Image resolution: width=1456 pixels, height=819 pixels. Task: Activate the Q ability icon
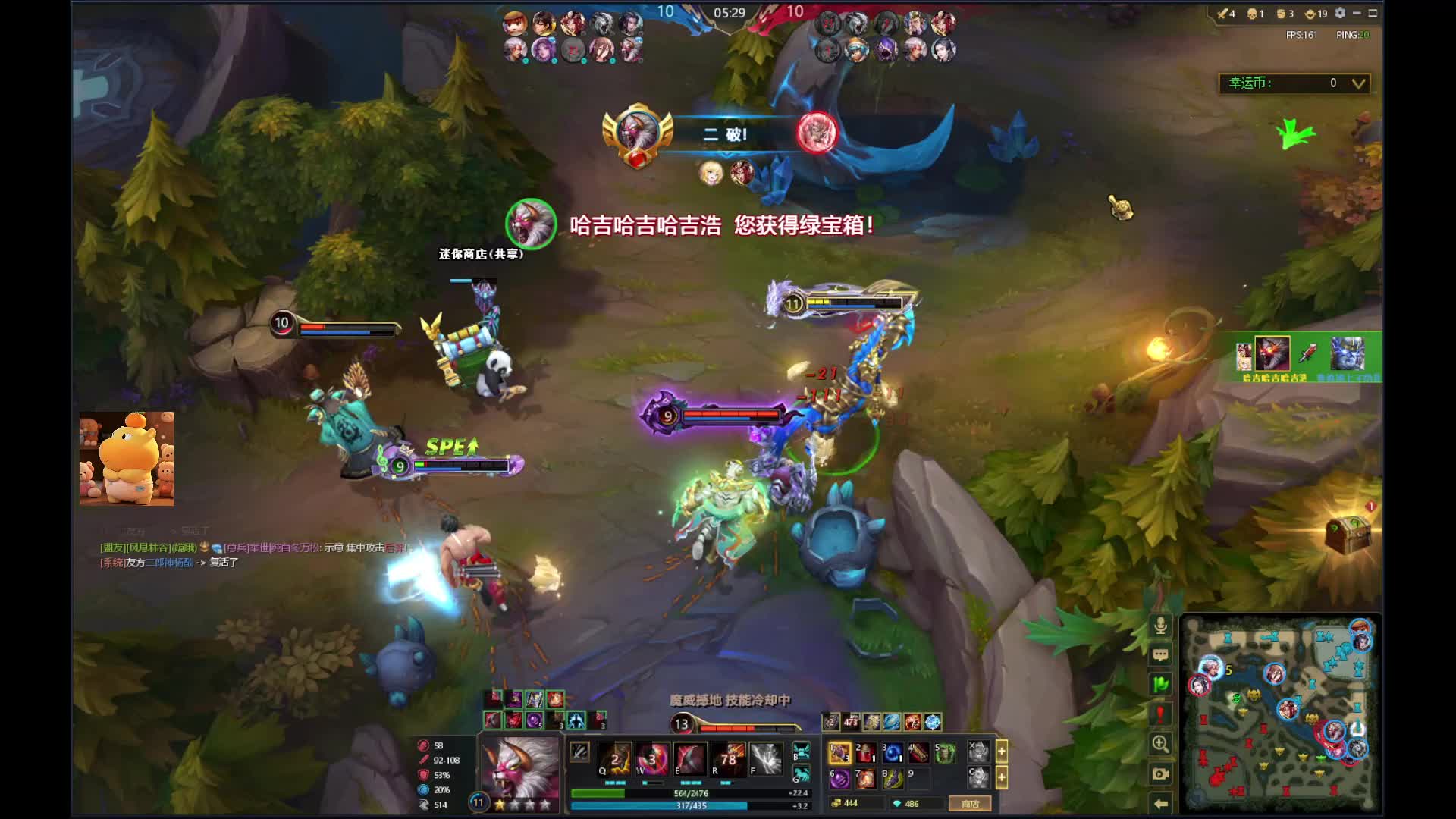pyautogui.click(x=616, y=758)
